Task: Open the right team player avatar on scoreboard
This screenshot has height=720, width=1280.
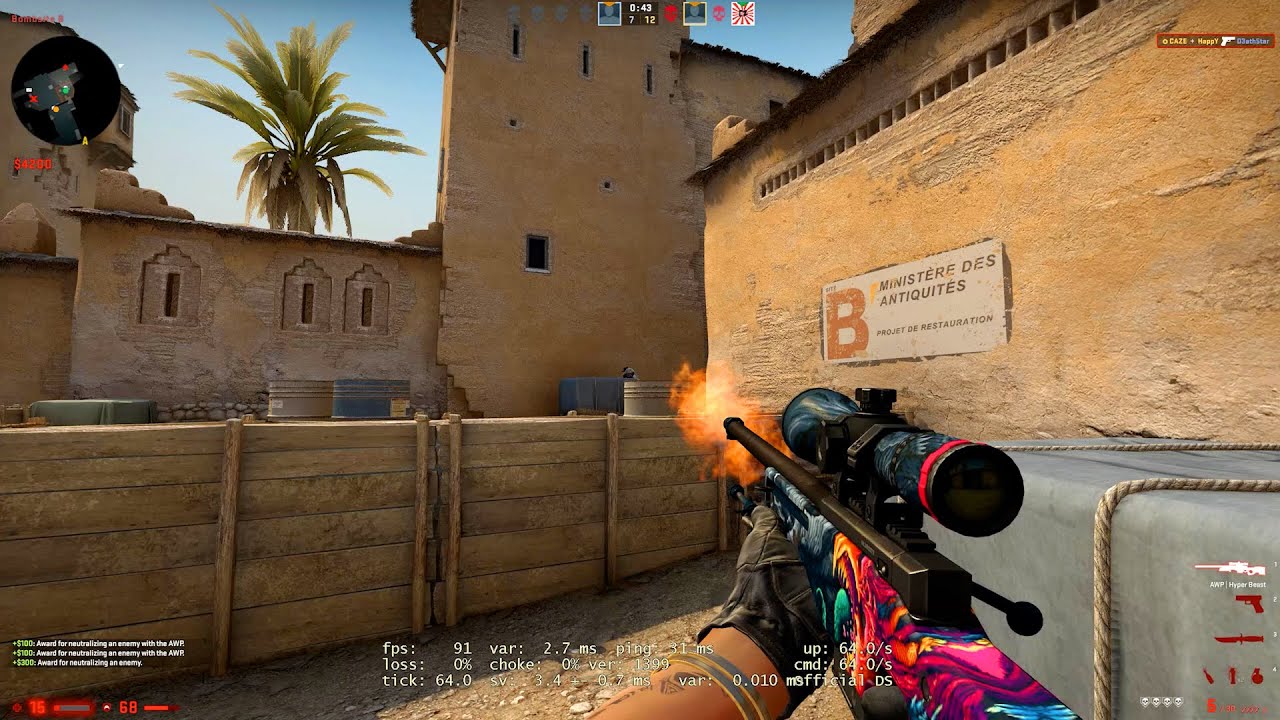Action: coord(695,13)
